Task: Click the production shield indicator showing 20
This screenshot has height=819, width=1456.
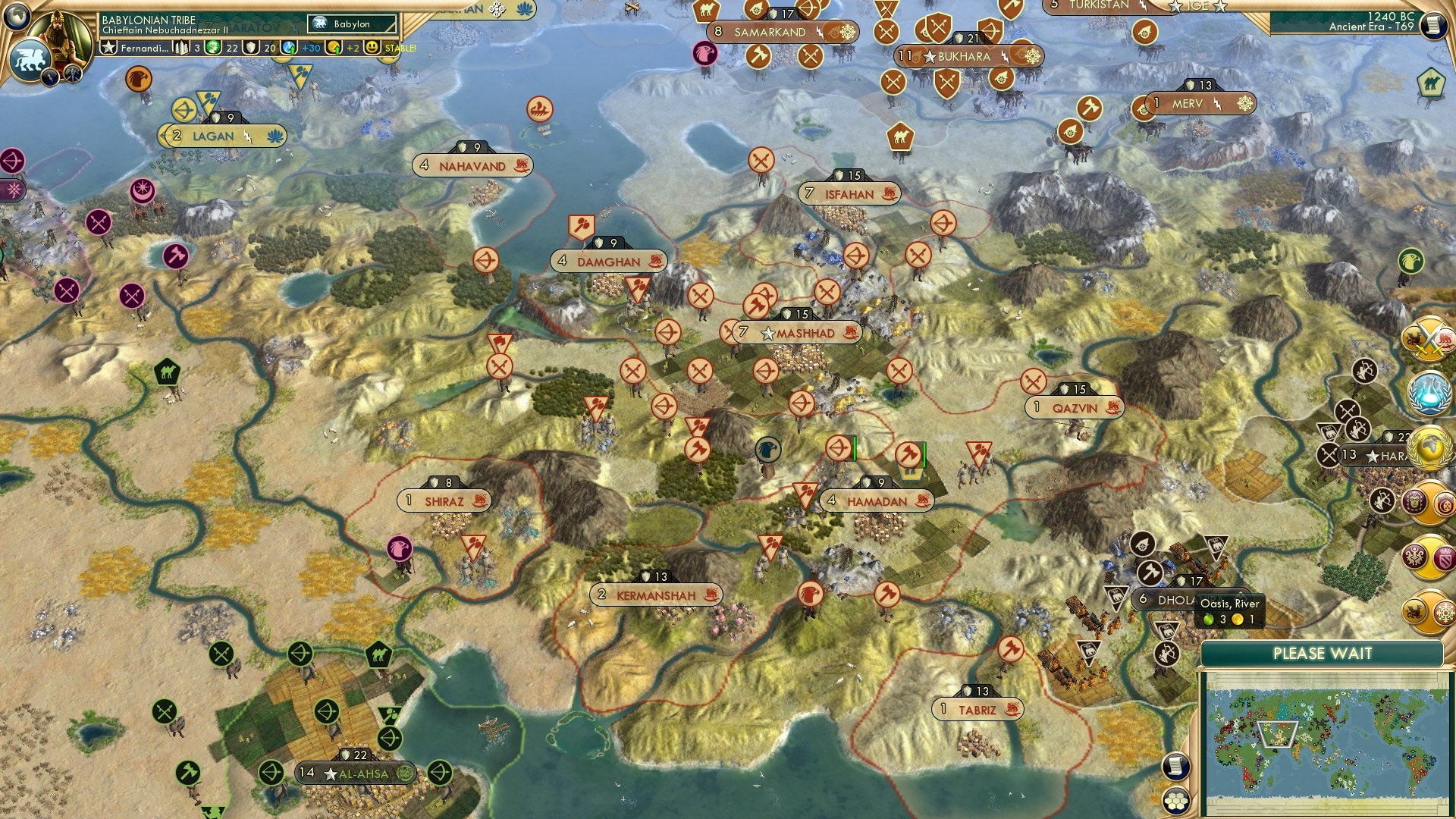Action: pyautogui.click(x=251, y=47)
